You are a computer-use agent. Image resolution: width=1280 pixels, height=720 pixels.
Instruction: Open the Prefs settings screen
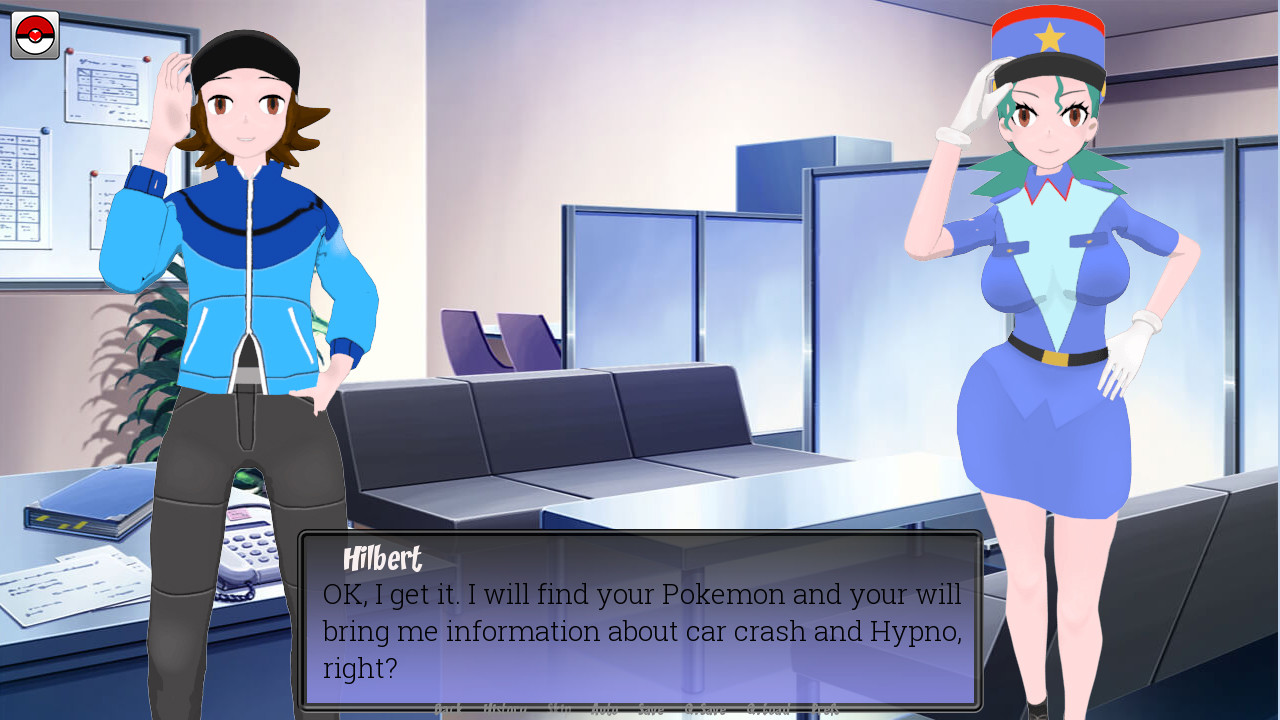coord(826,707)
